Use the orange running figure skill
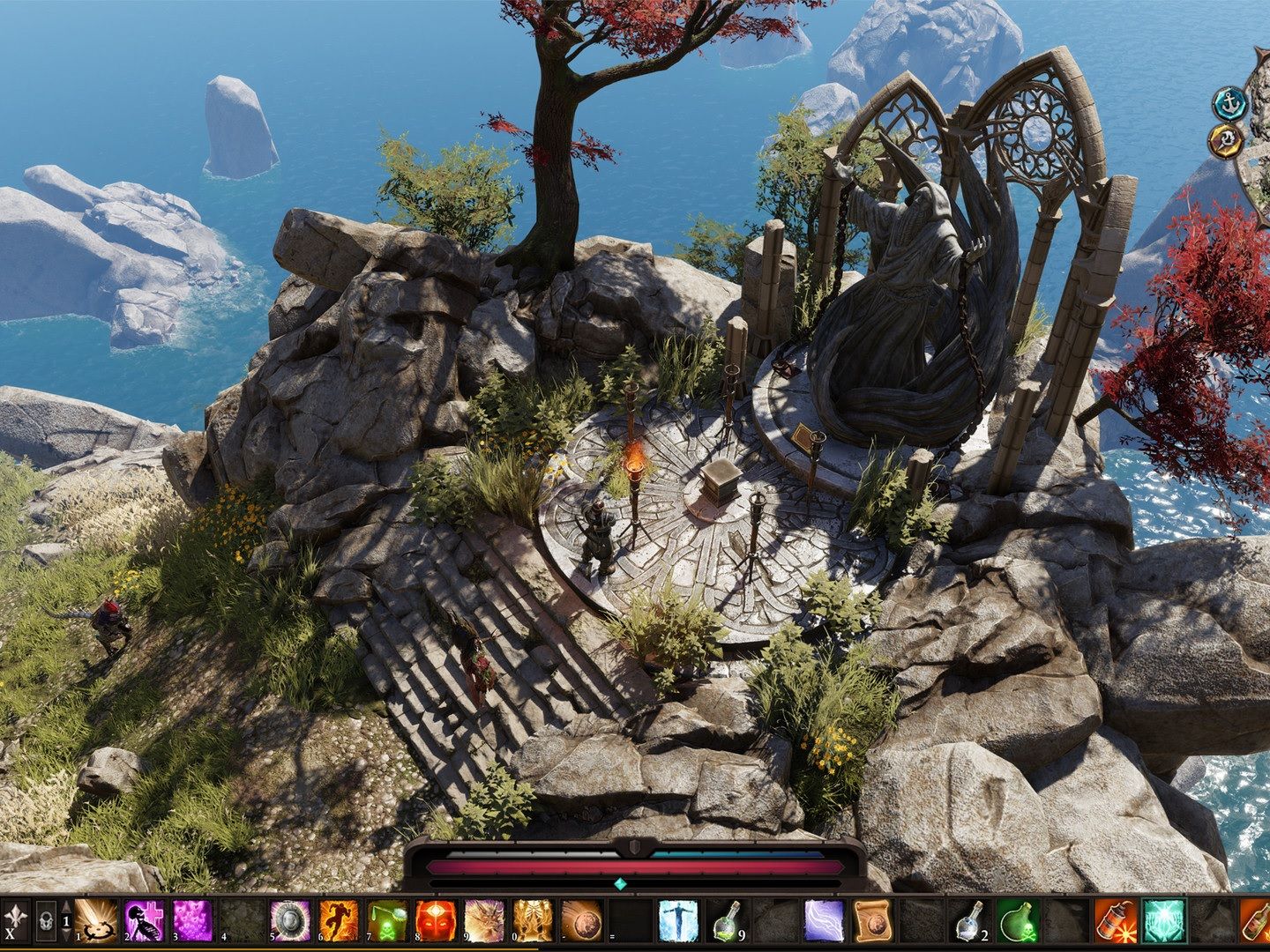This screenshot has height=952, width=1270. [x=338, y=921]
